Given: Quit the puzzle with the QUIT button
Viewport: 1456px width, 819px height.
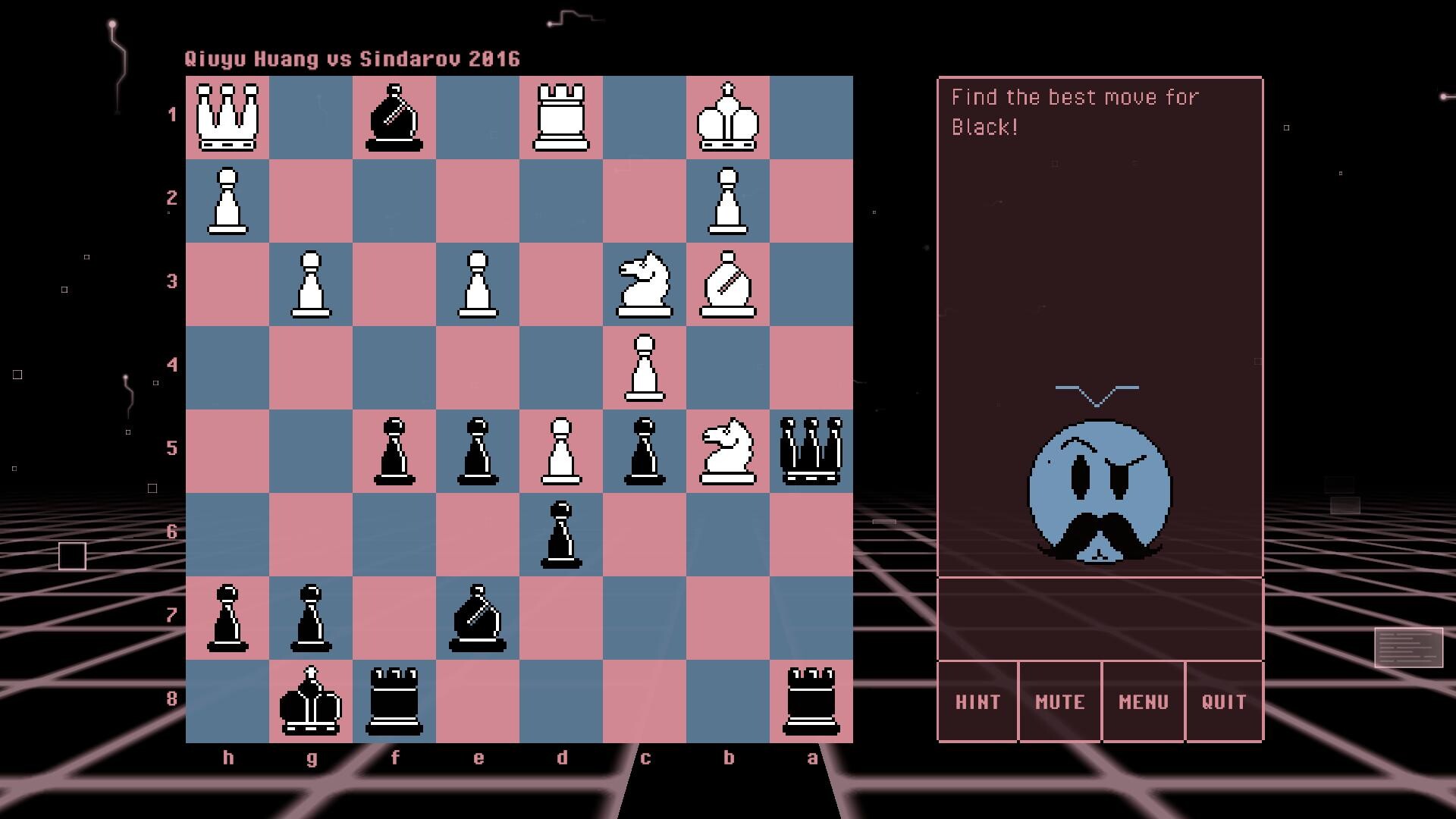Looking at the screenshot, I should [x=1224, y=701].
